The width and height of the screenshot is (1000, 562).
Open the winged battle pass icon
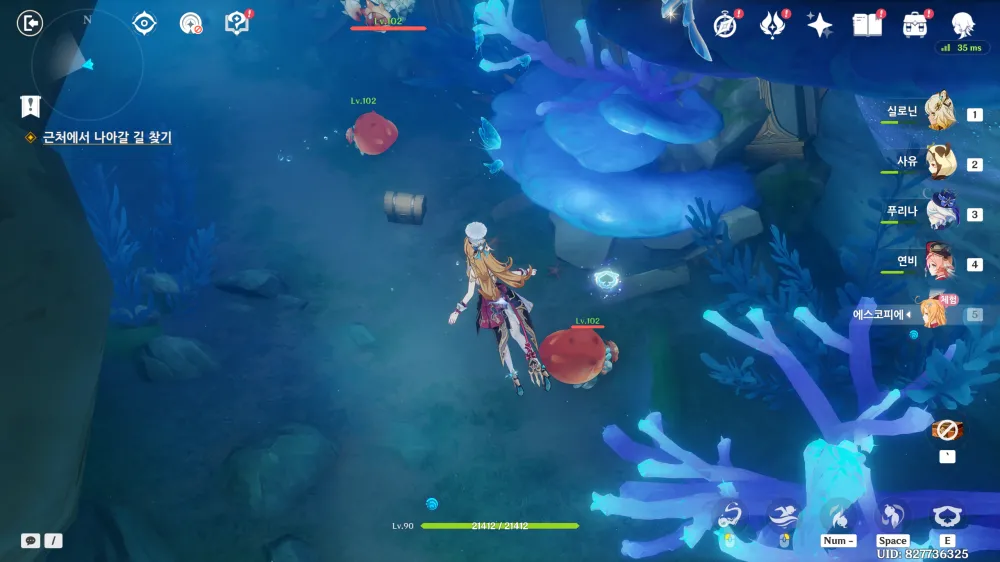pyautogui.click(x=772, y=25)
